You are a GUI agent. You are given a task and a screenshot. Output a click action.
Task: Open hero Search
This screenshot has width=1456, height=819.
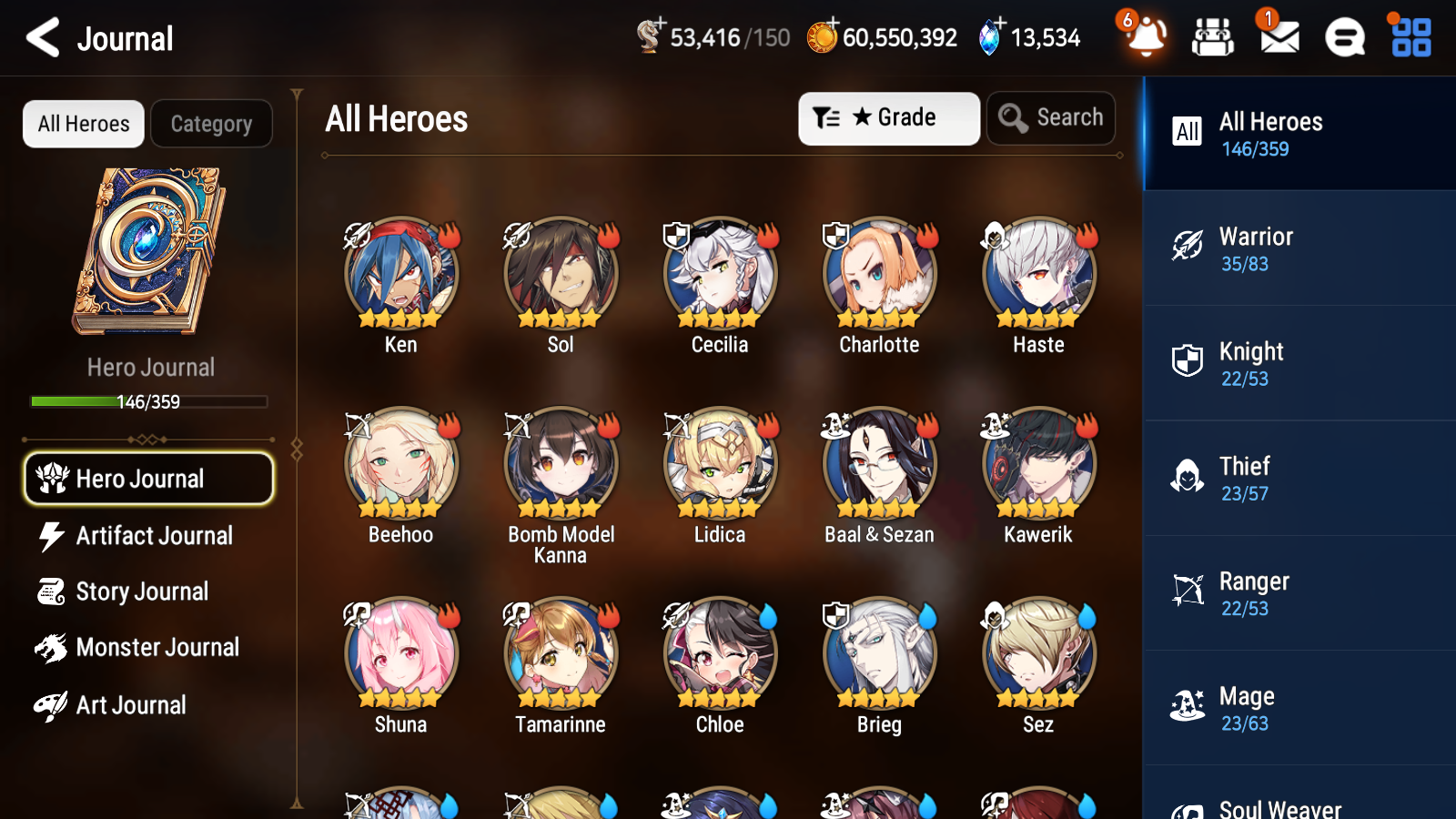click(x=1051, y=117)
